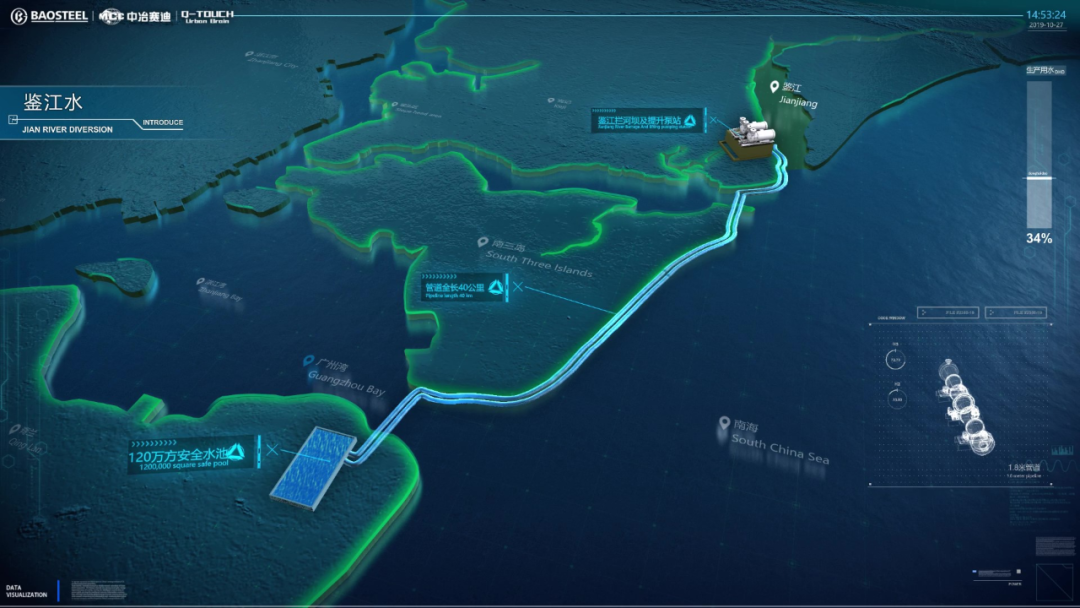The height and width of the screenshot is (608, 1080).
Task: Click the Q-TOUCH Urban Brain logo
Action: (x=207, y=16)
